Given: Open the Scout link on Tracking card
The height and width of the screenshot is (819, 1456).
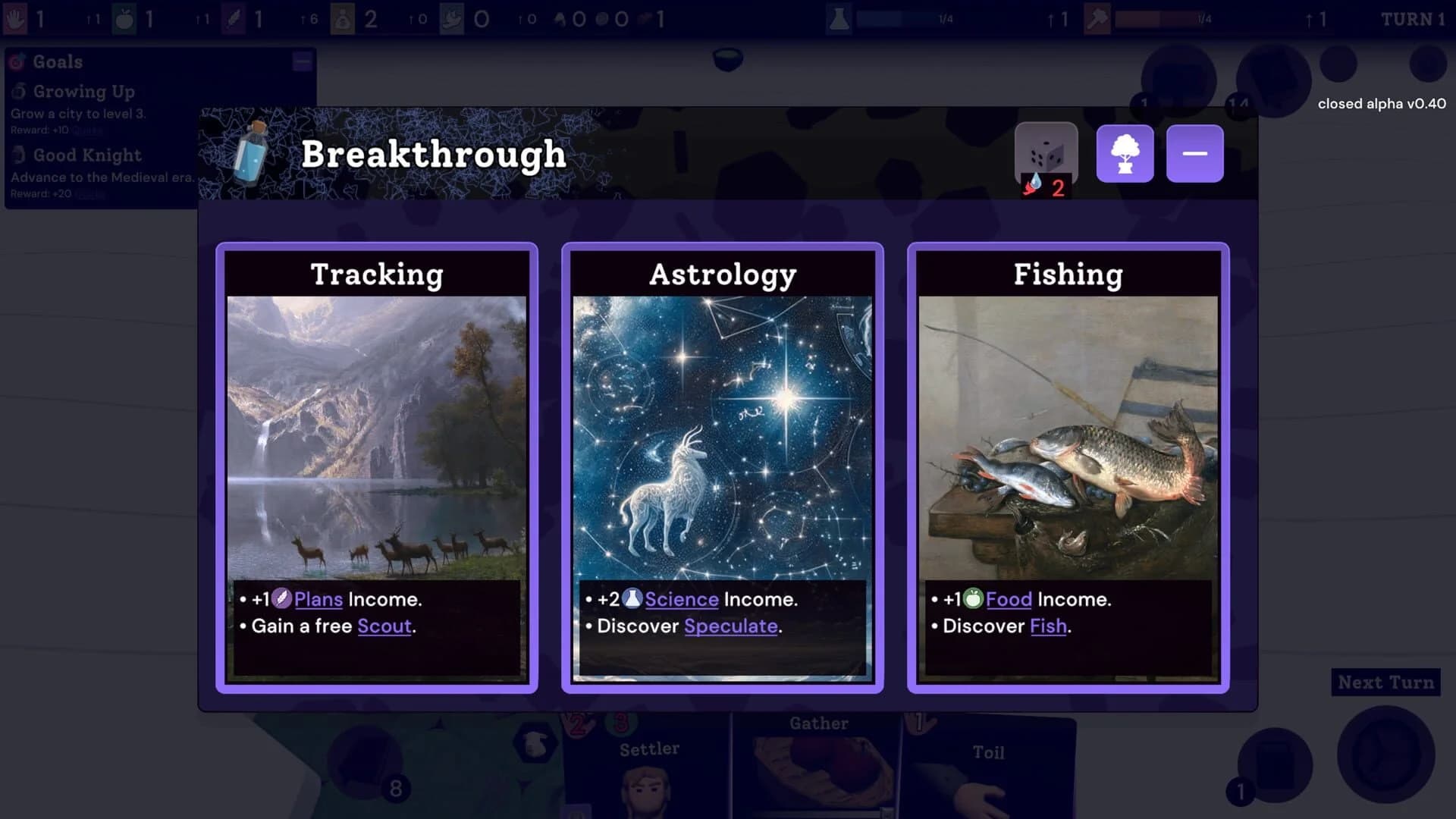Looking at the screenshot, I should pos(384,626).
